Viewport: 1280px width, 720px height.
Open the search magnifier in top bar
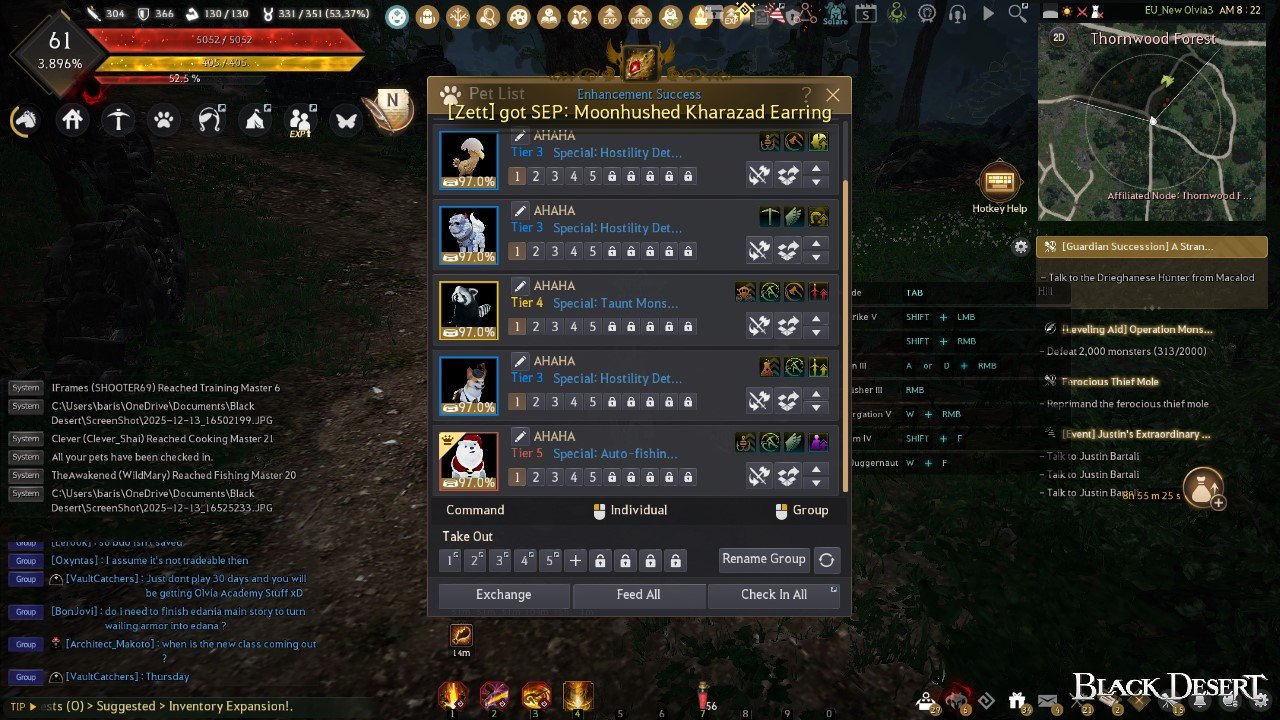click(1018, 14)
